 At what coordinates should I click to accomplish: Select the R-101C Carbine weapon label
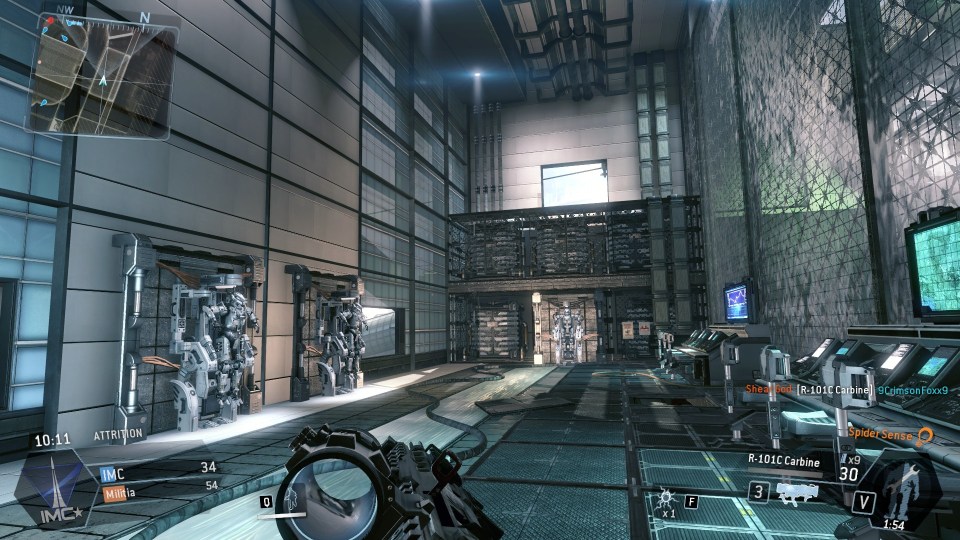[x=784, y=462]
